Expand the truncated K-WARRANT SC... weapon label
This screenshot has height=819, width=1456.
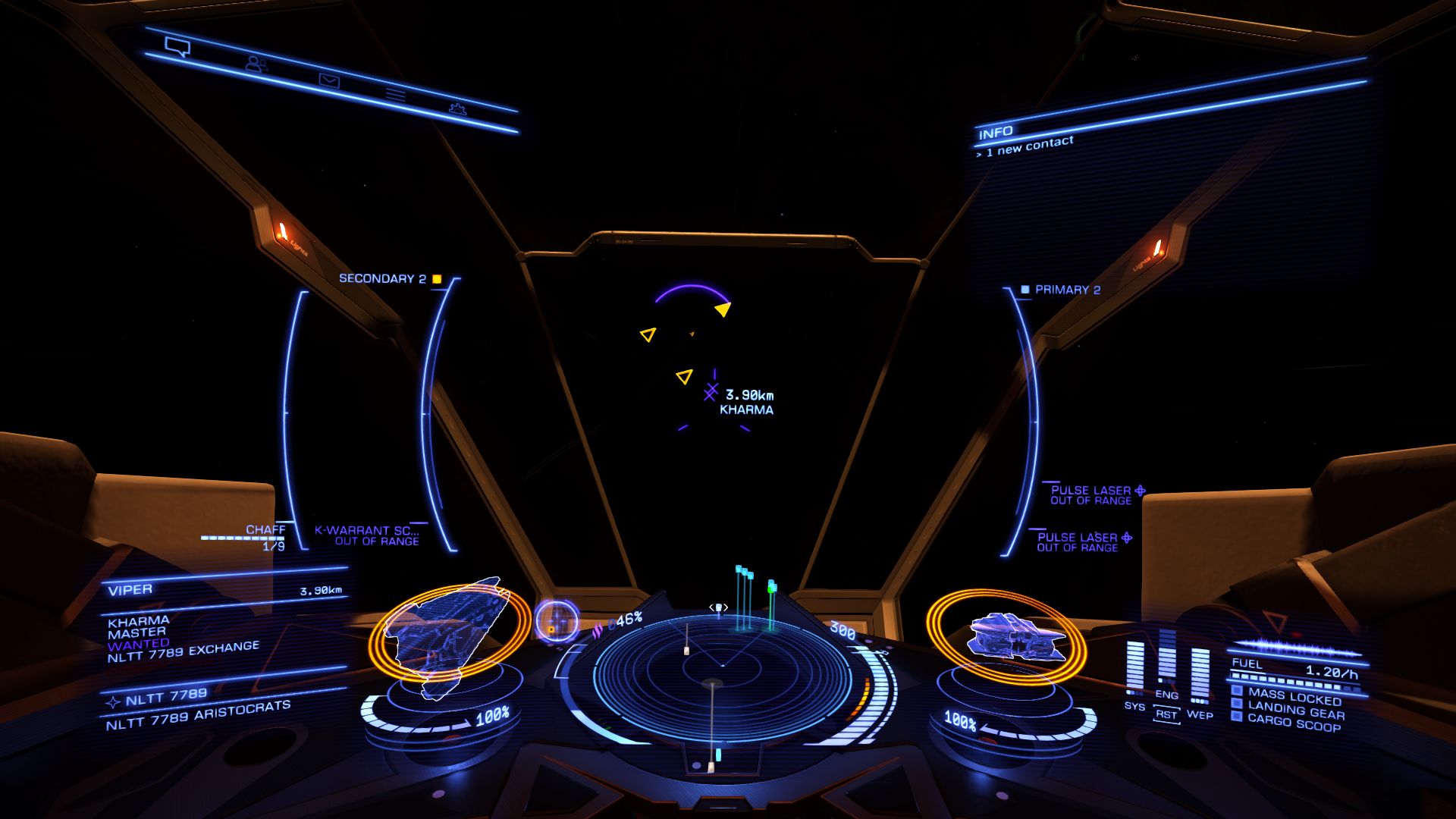pos(369,531)
